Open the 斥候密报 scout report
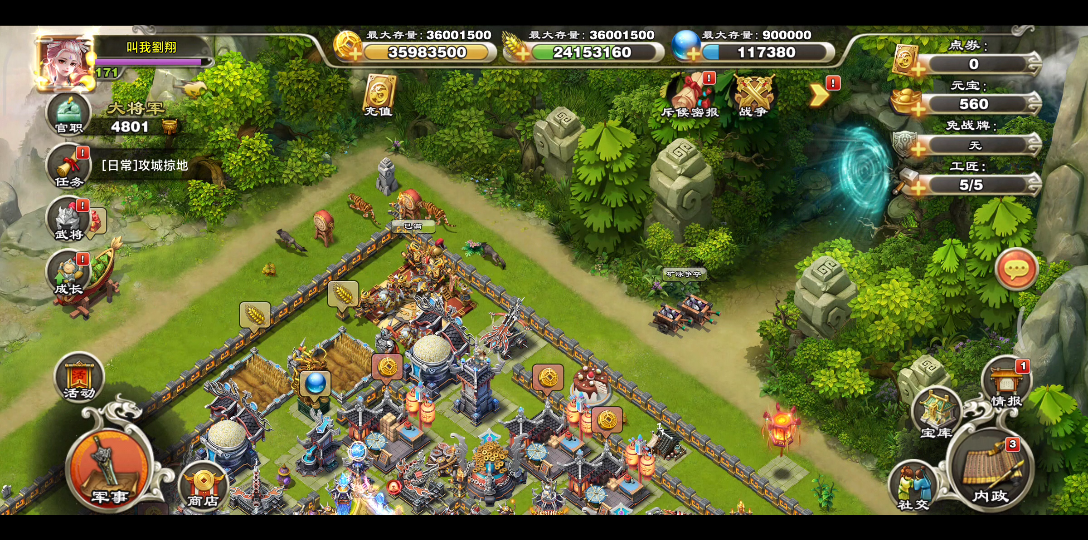 click(x=690, y=95)
